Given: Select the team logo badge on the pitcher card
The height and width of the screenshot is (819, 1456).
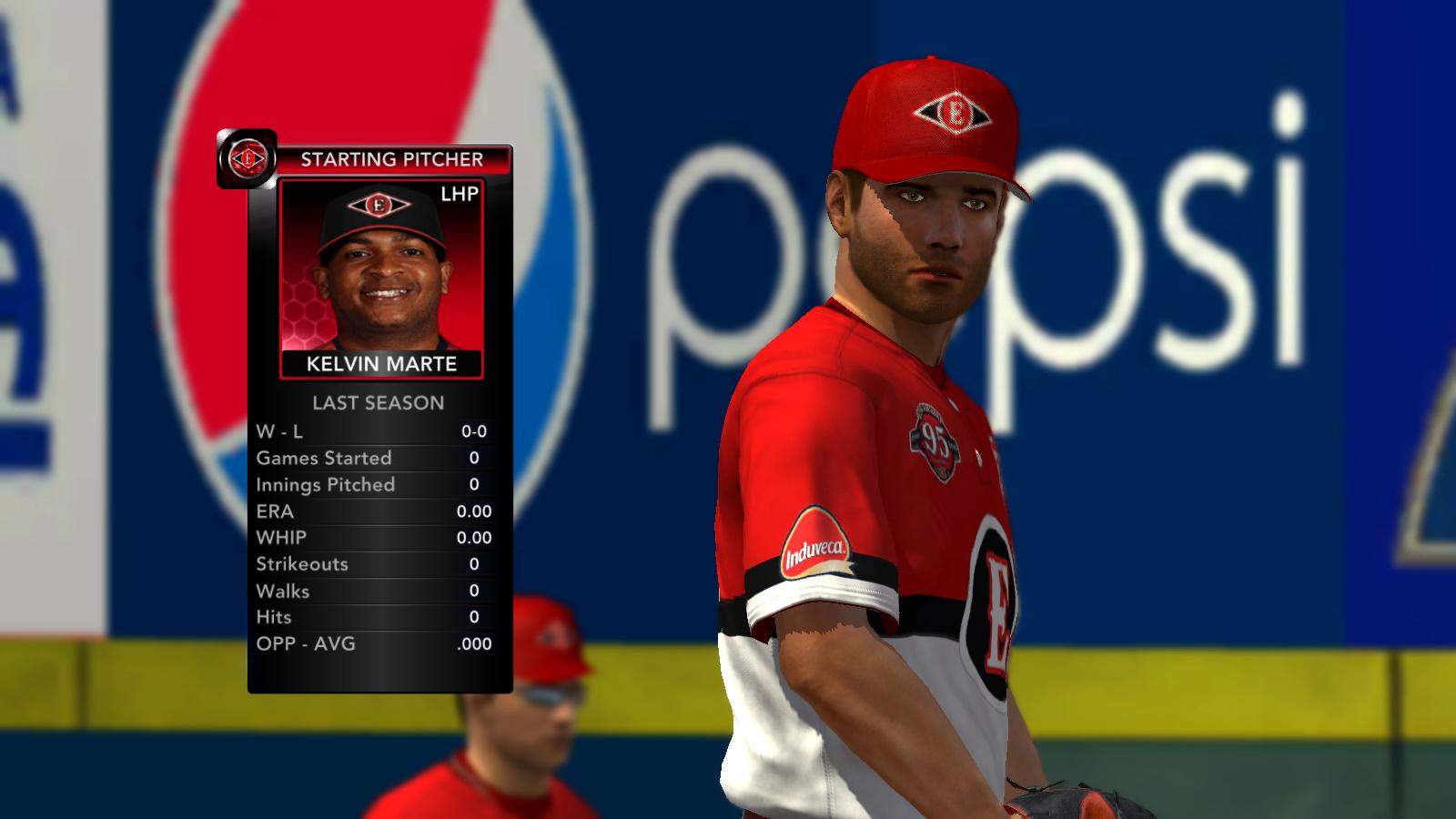Looking at the screenshot, I should (247, 159).
